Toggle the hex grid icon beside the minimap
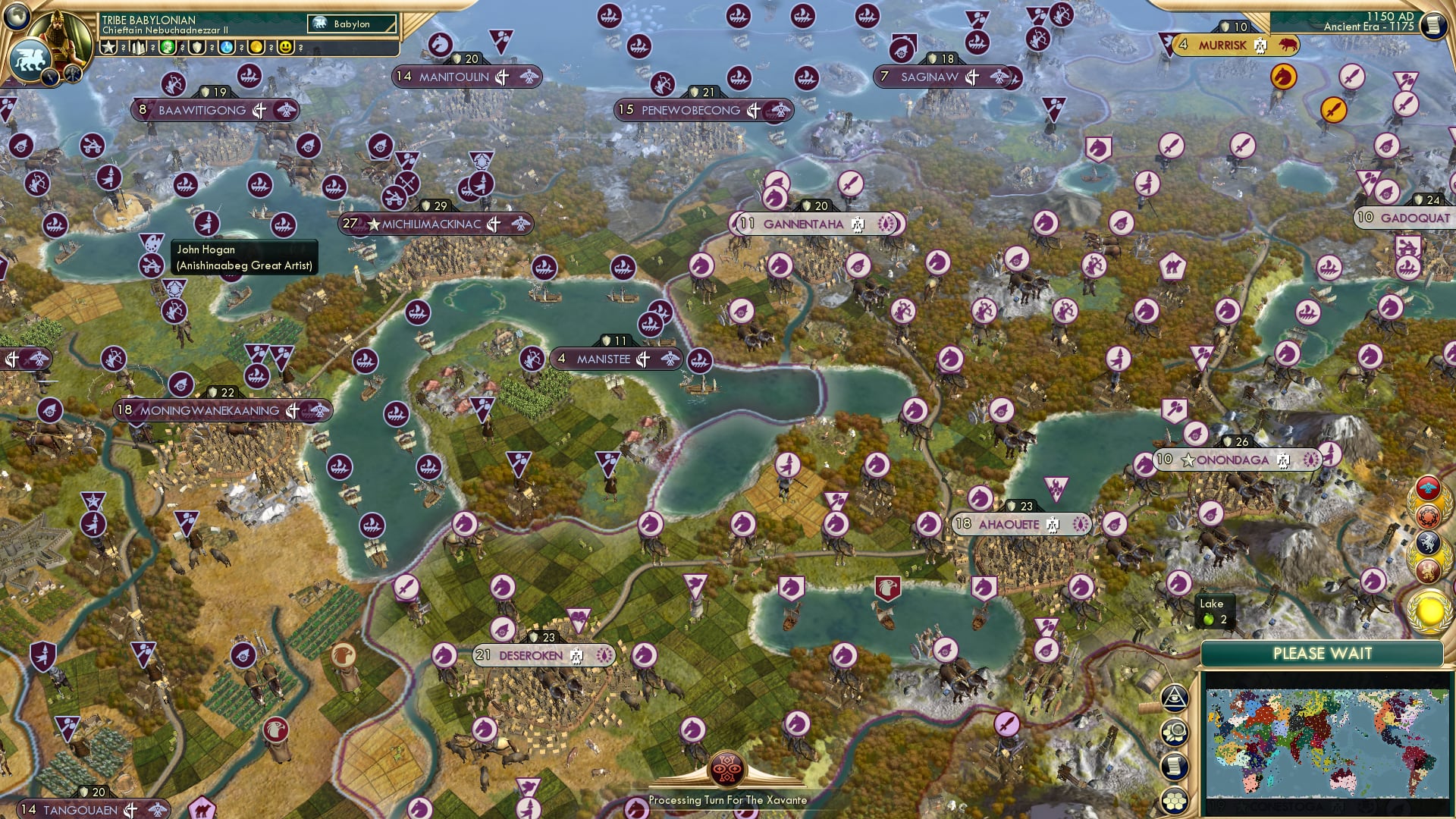Screen dimensions: 1456x819 coord(1175,800)
